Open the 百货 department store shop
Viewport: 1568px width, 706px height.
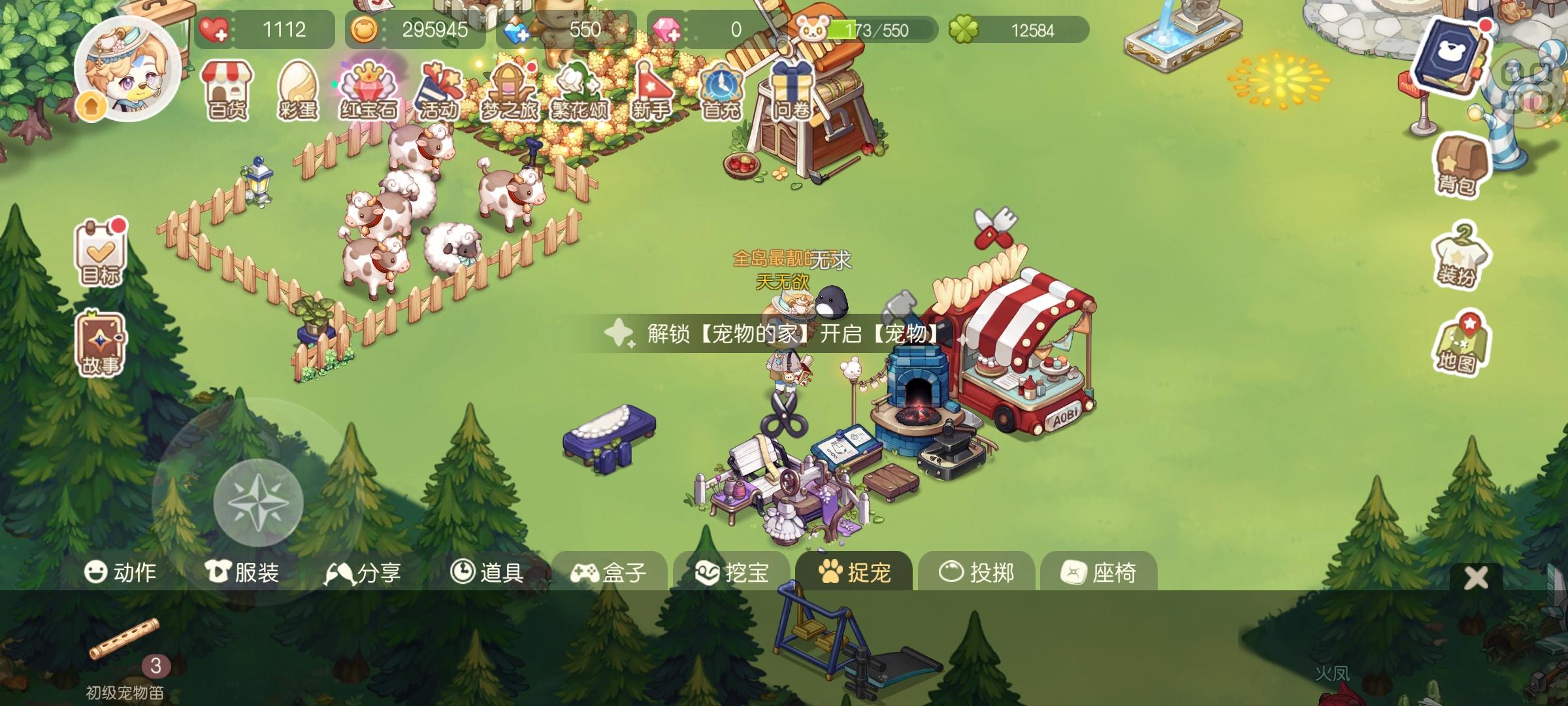click(225, 90)
